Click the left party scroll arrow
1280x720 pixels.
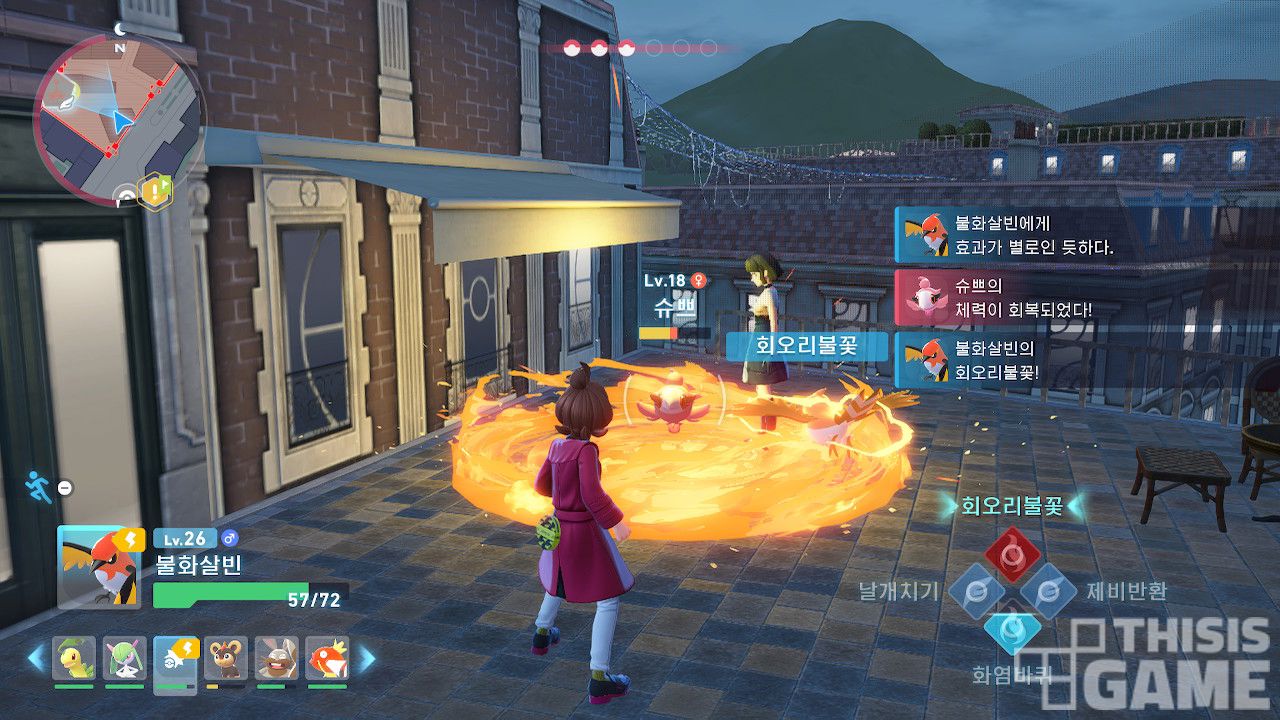[x=36, y=658]
